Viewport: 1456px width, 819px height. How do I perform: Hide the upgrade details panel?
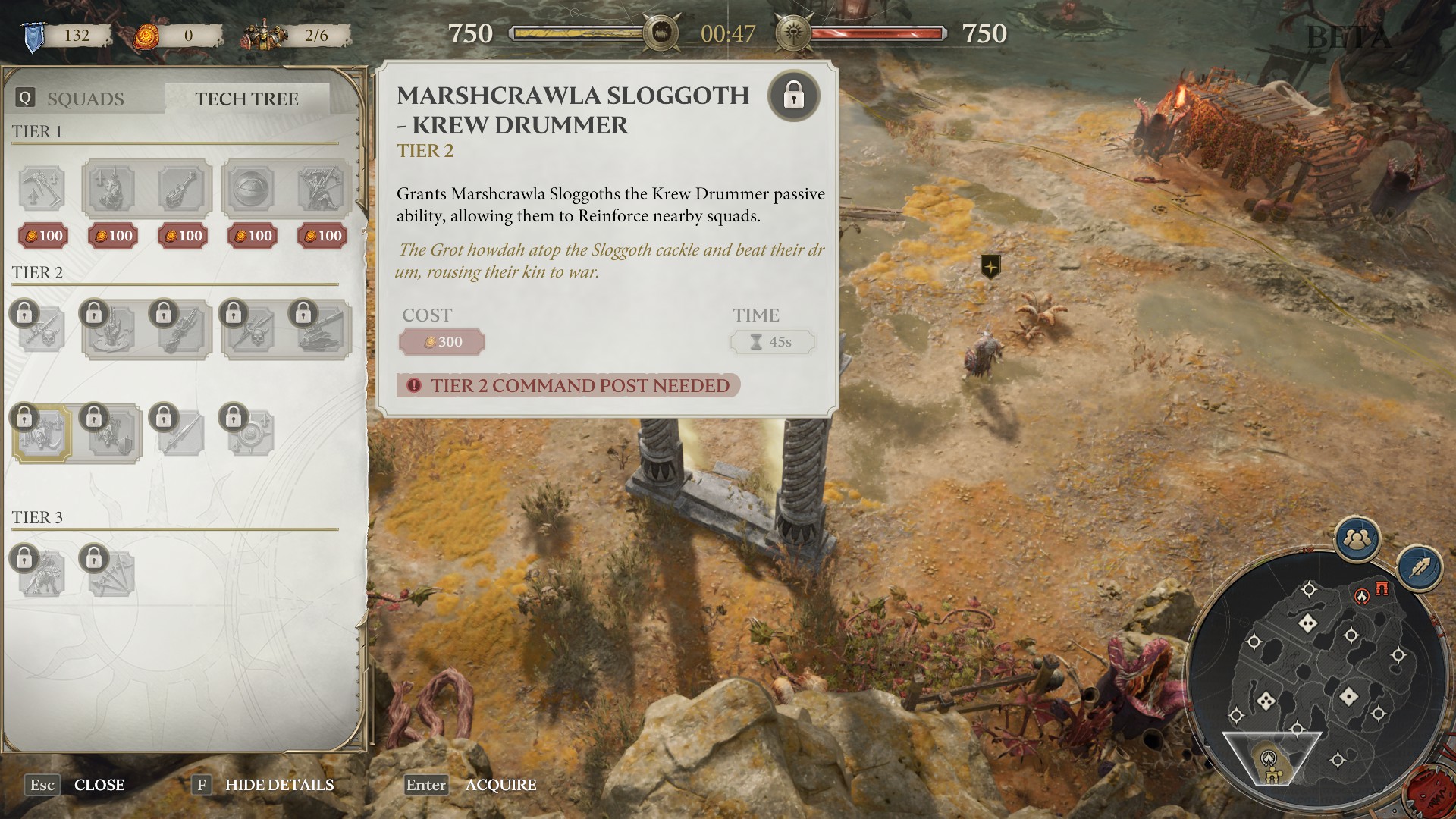coord(278,785)
